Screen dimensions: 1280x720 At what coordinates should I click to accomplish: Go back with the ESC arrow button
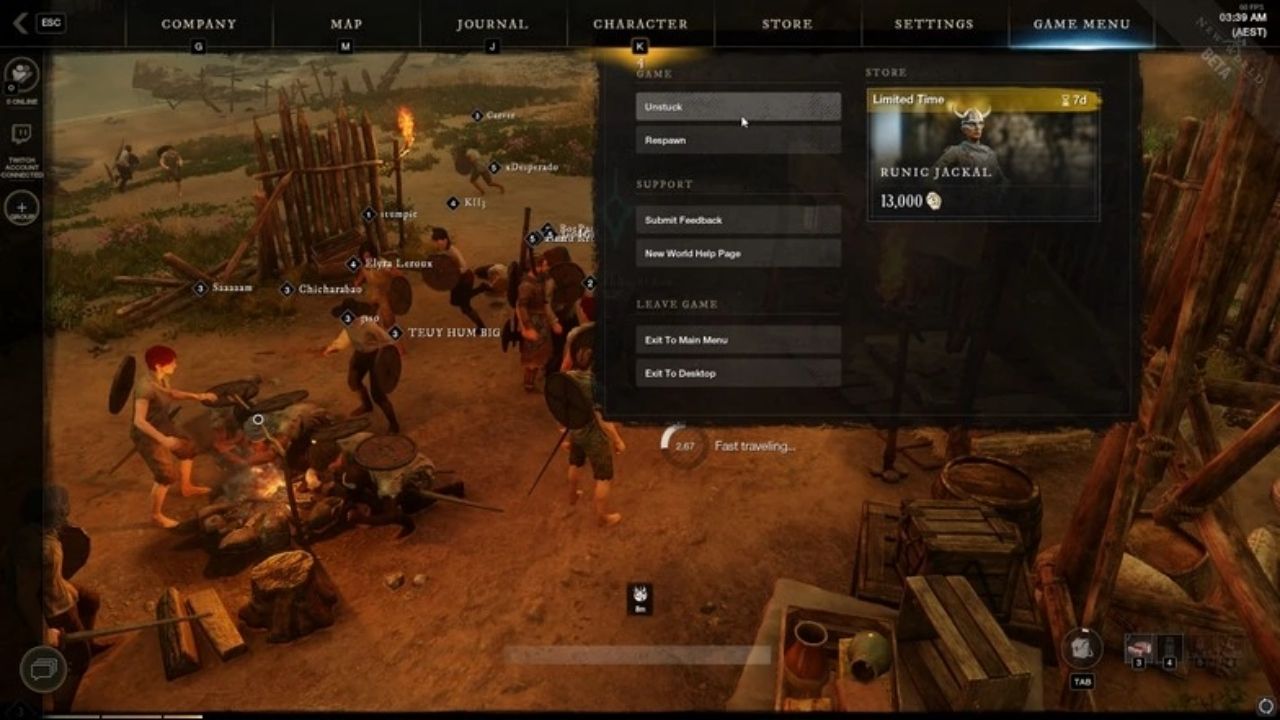point(22,23)
